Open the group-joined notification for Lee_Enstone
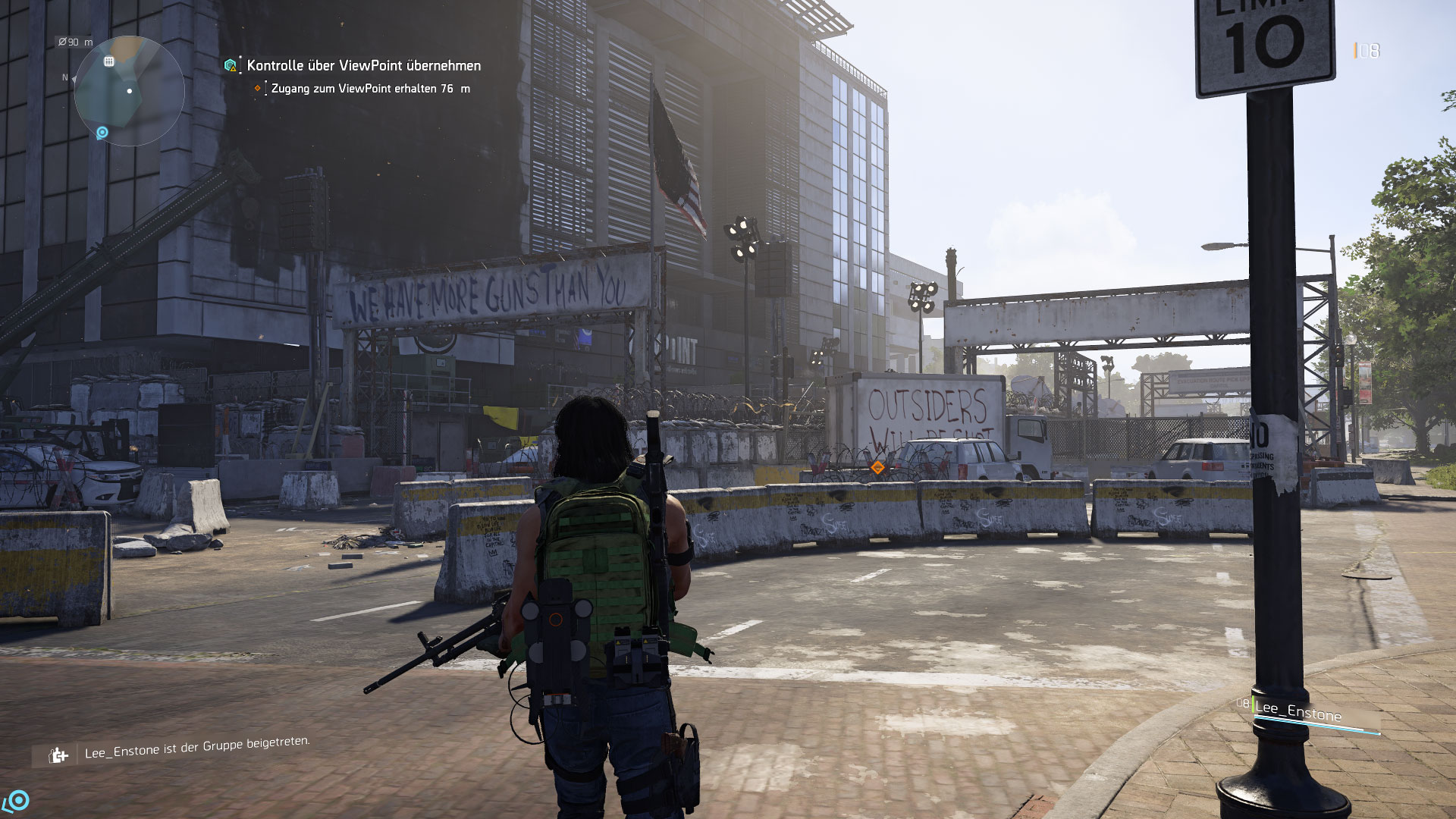 click(196, 747)
